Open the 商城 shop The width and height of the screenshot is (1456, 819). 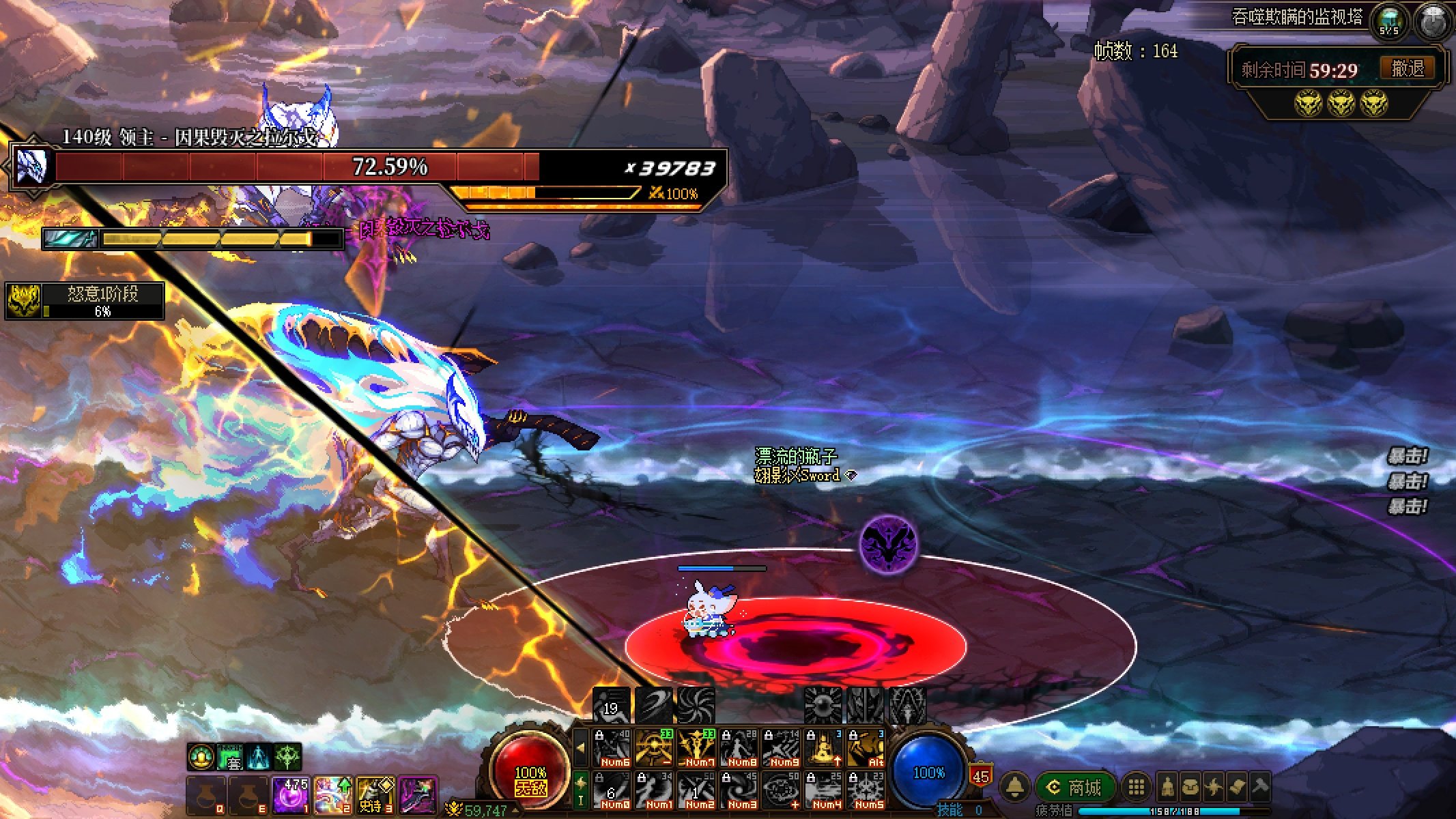1074,788
